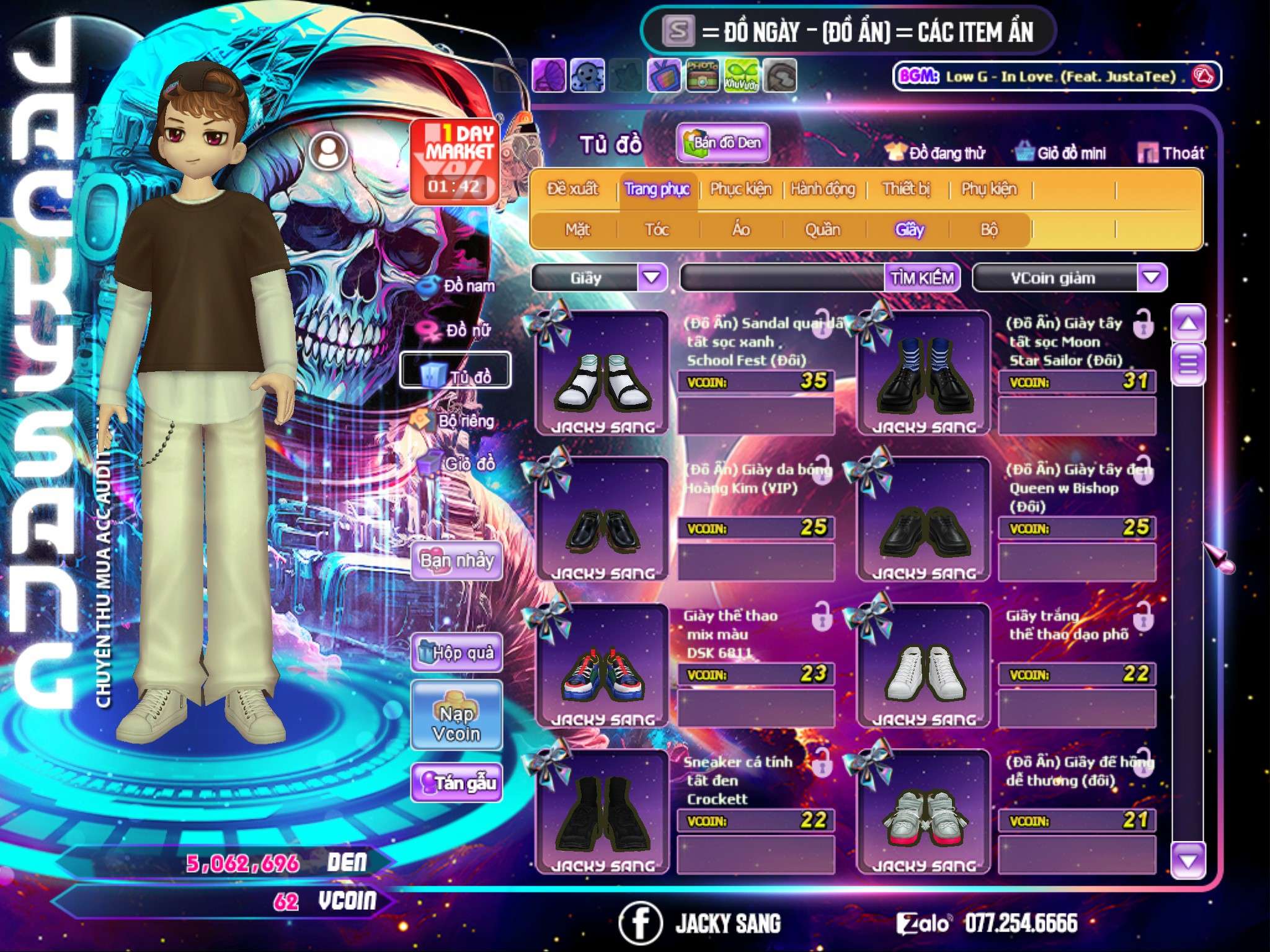The height and width of the screenshot is (952, 1270).
Task: Open the Bạn nhảy dance partner menu
Action: pyautogui.click(x=457, y=561)
